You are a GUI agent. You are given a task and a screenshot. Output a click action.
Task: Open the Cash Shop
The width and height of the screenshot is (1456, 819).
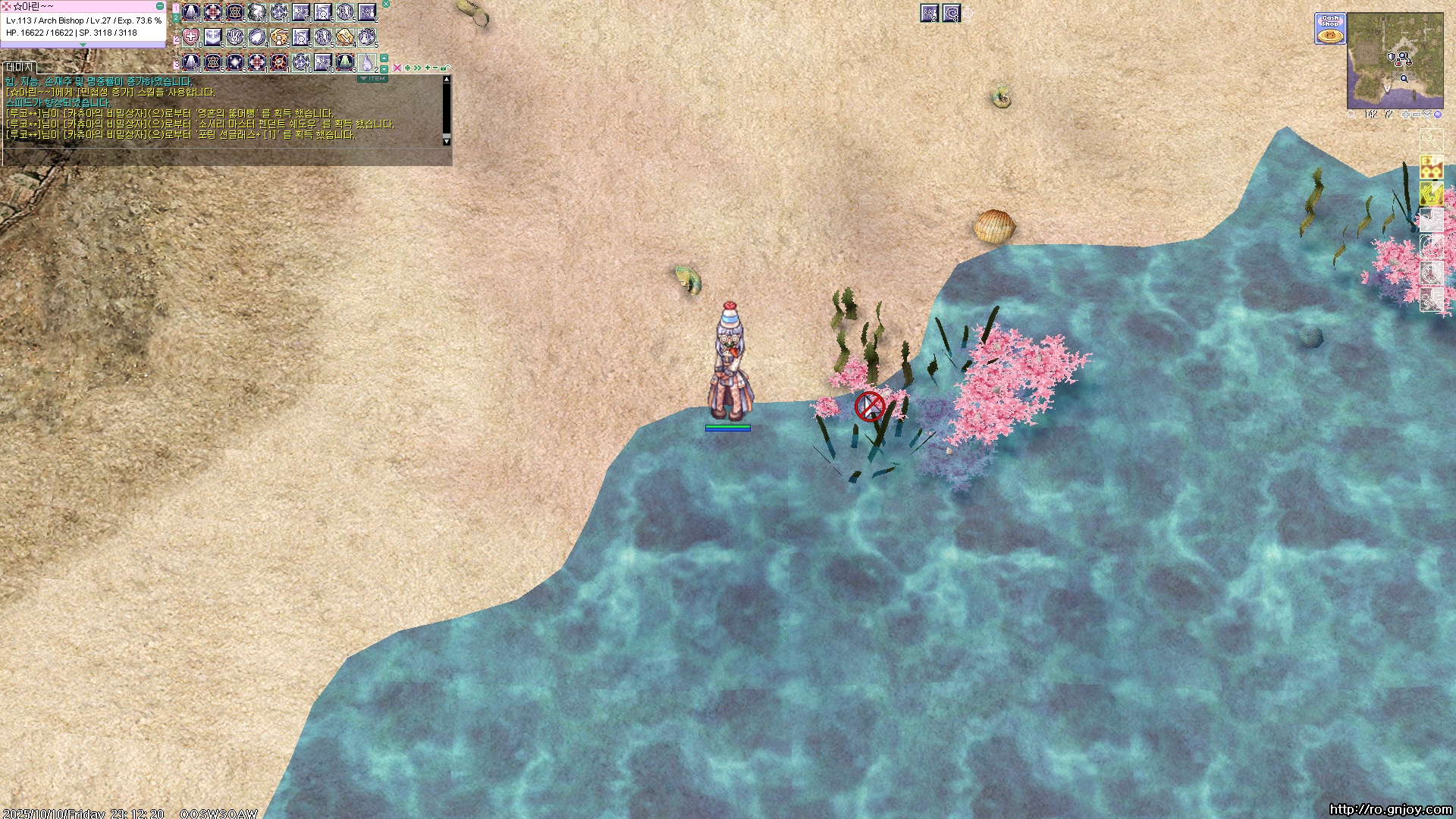pyautogui.click(x=1329, y=29)
